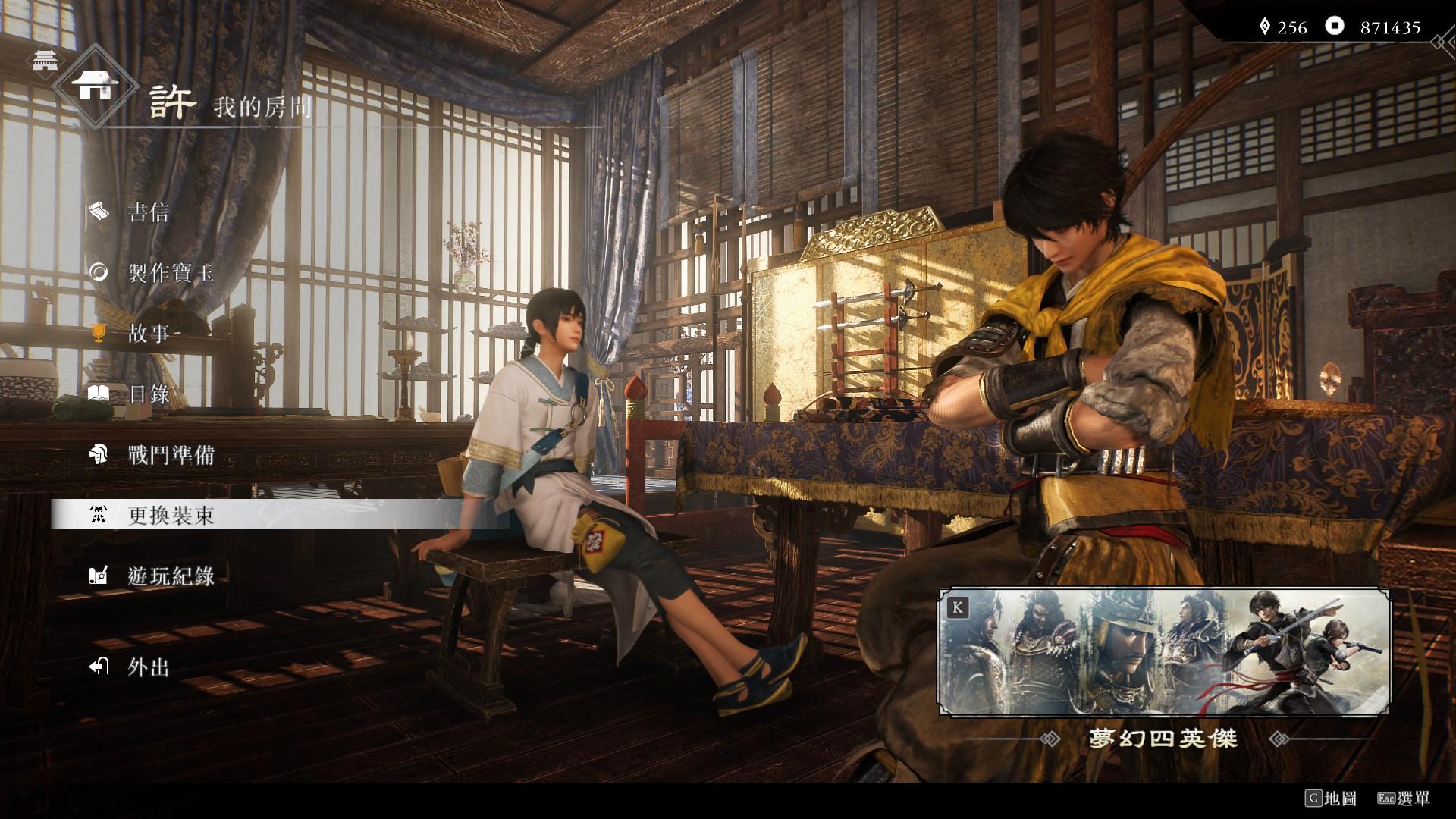Select 製作寶玉 gem crafting

point(171,273)
